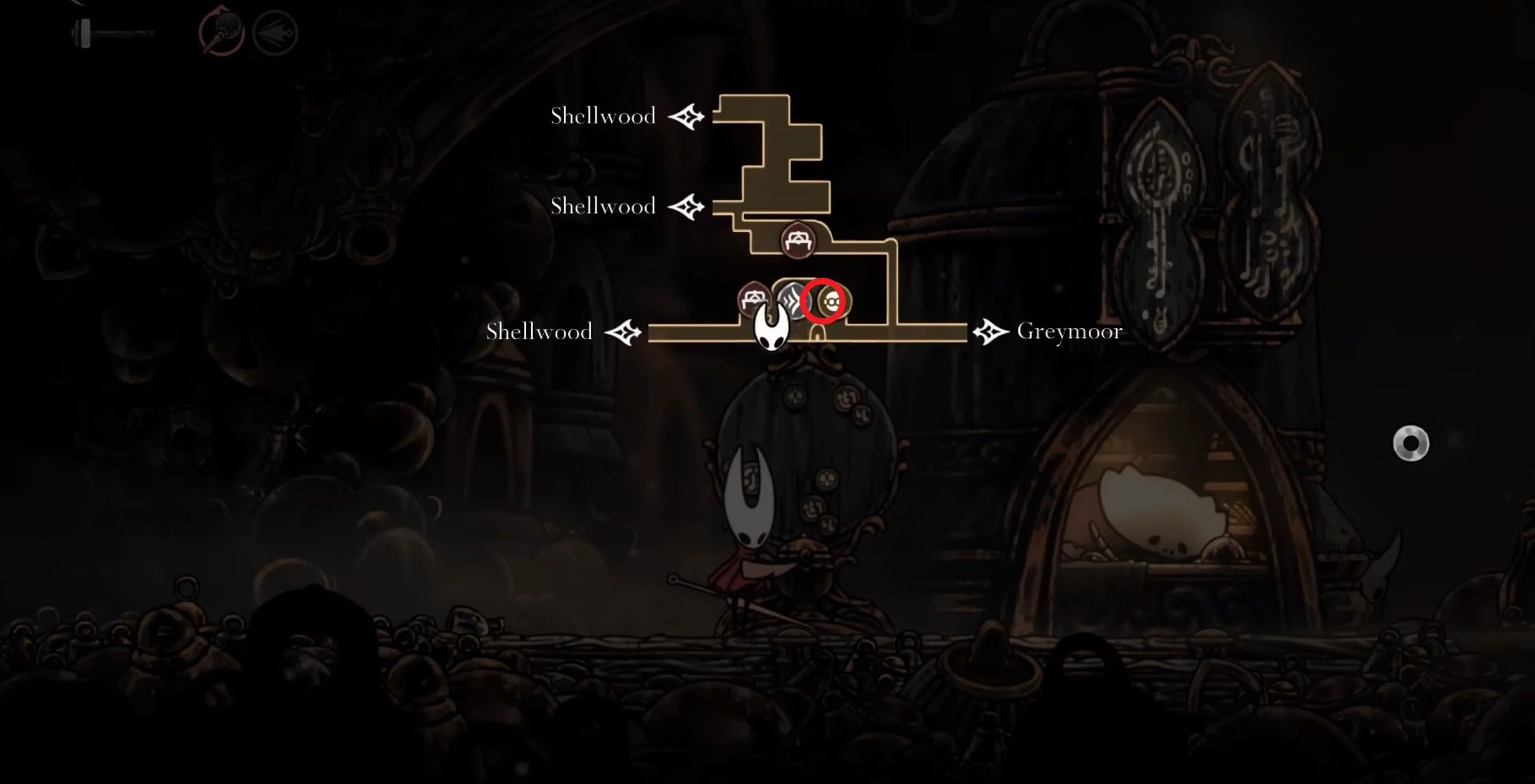This screenshot has height=784, width=1535.
Task: Click the lower bench marker beside Hornet
Action: (755, 297)
